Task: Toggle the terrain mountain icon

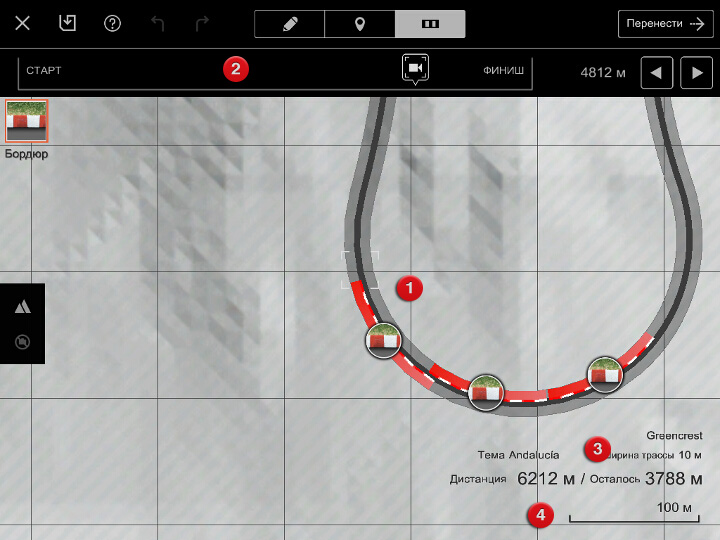Action: coord(22,308)
